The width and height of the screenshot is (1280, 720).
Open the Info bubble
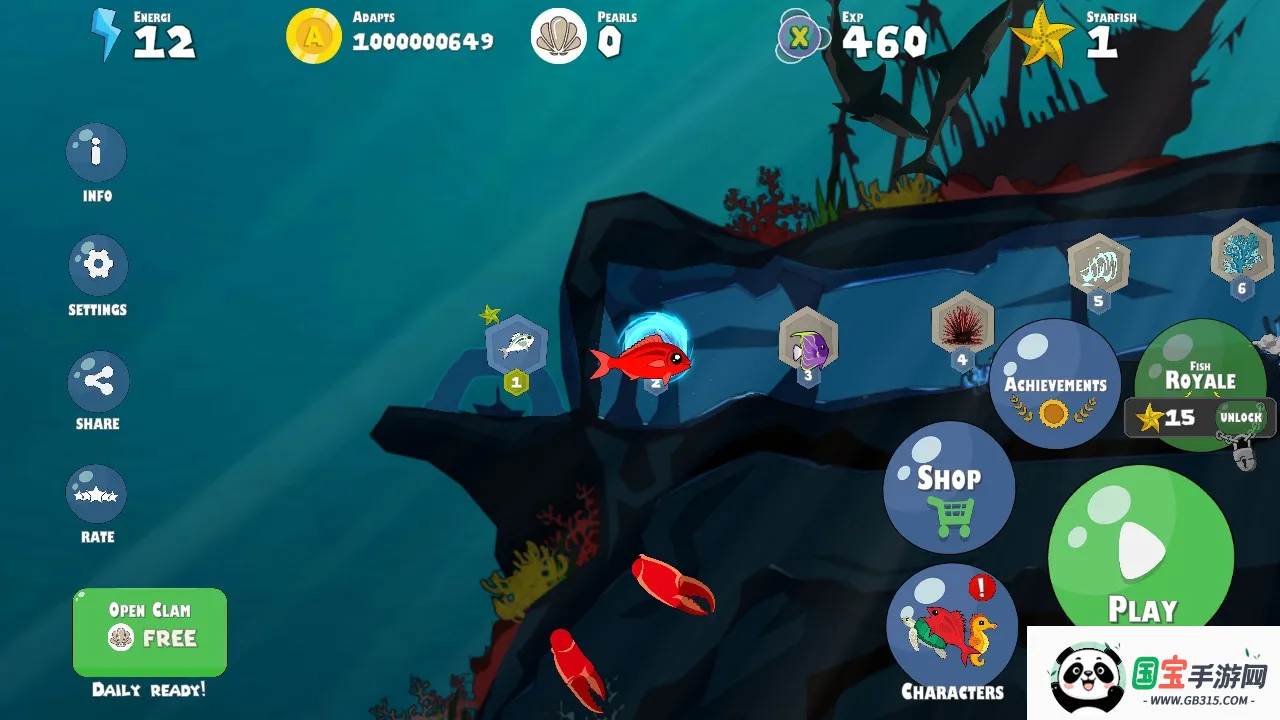(97, 153)
